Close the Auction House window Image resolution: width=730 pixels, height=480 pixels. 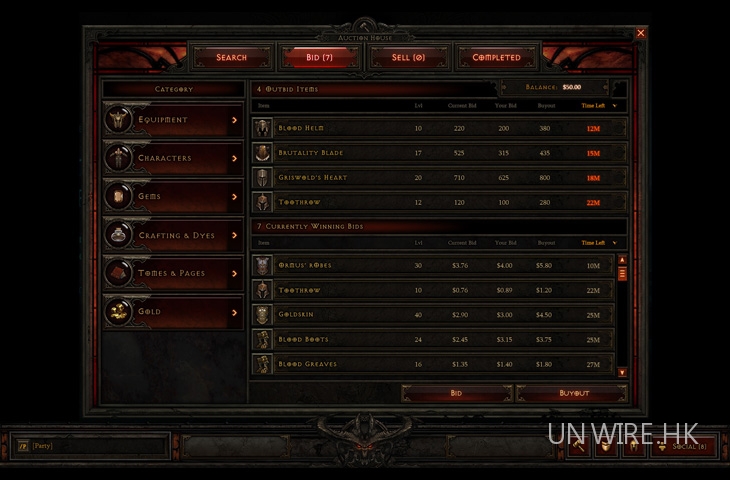pos(641,33)
